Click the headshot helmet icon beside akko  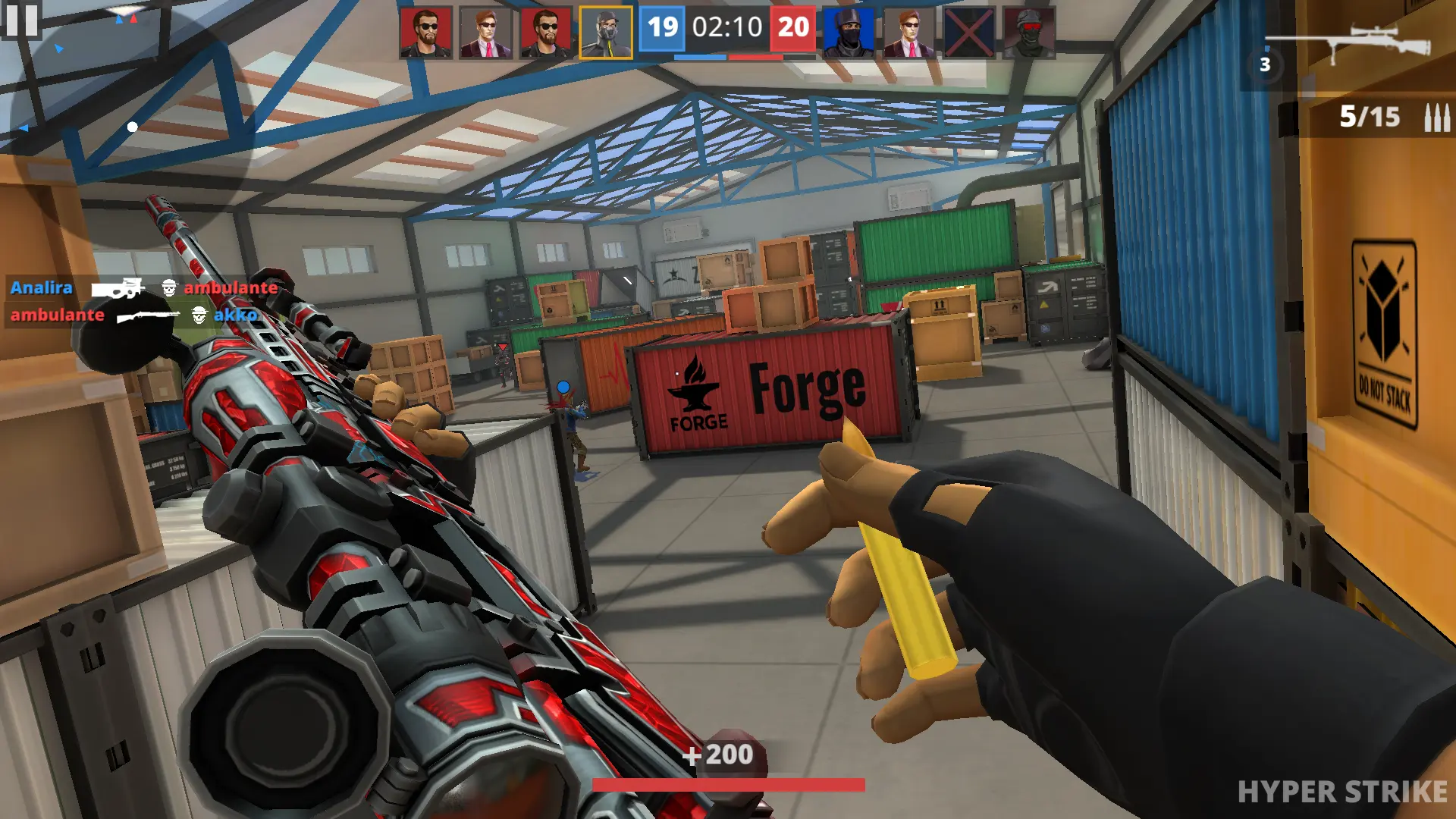199,316
